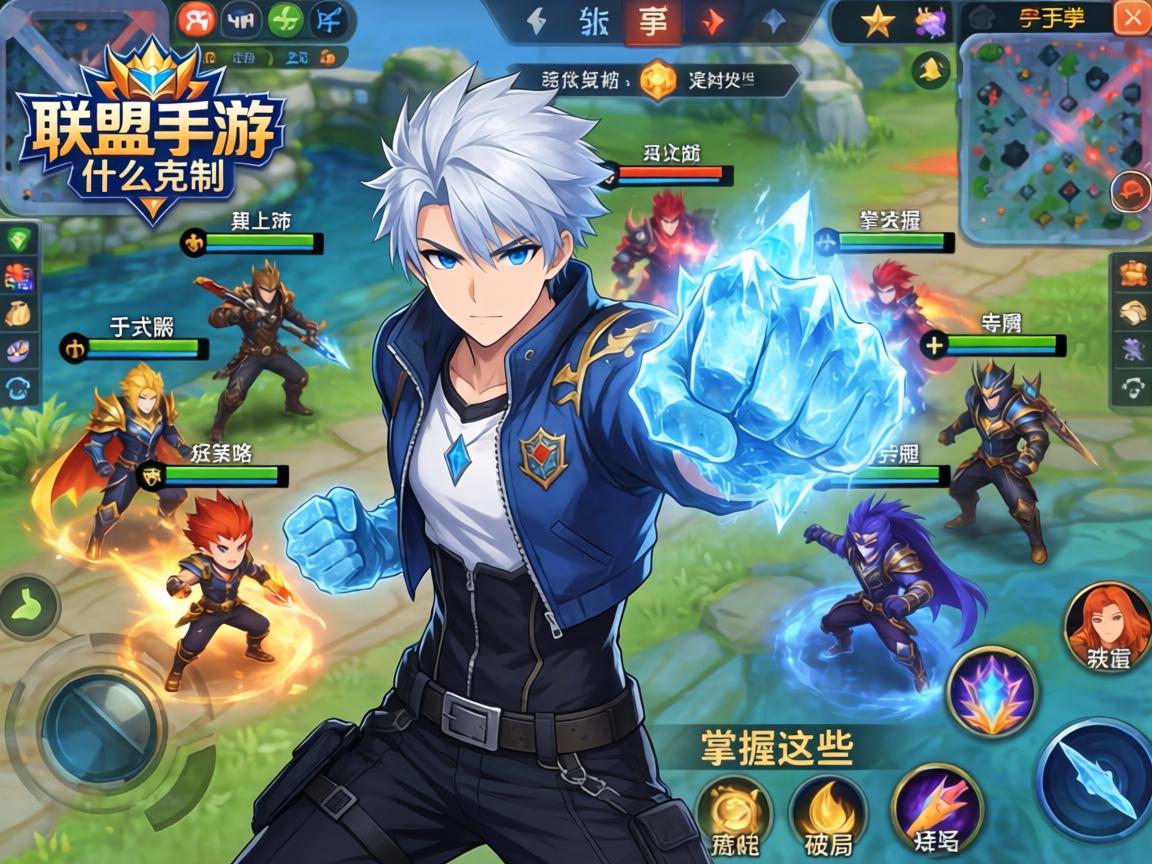Click the purple creature icon

click(x=931, y=21)
